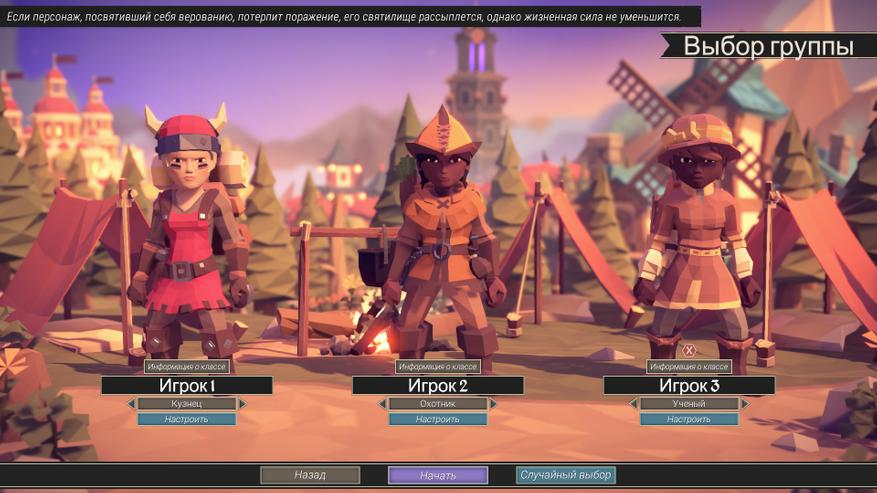877x493 pixels.
Task: Show class information for Игрок 3
Action: tap(689, 367)
